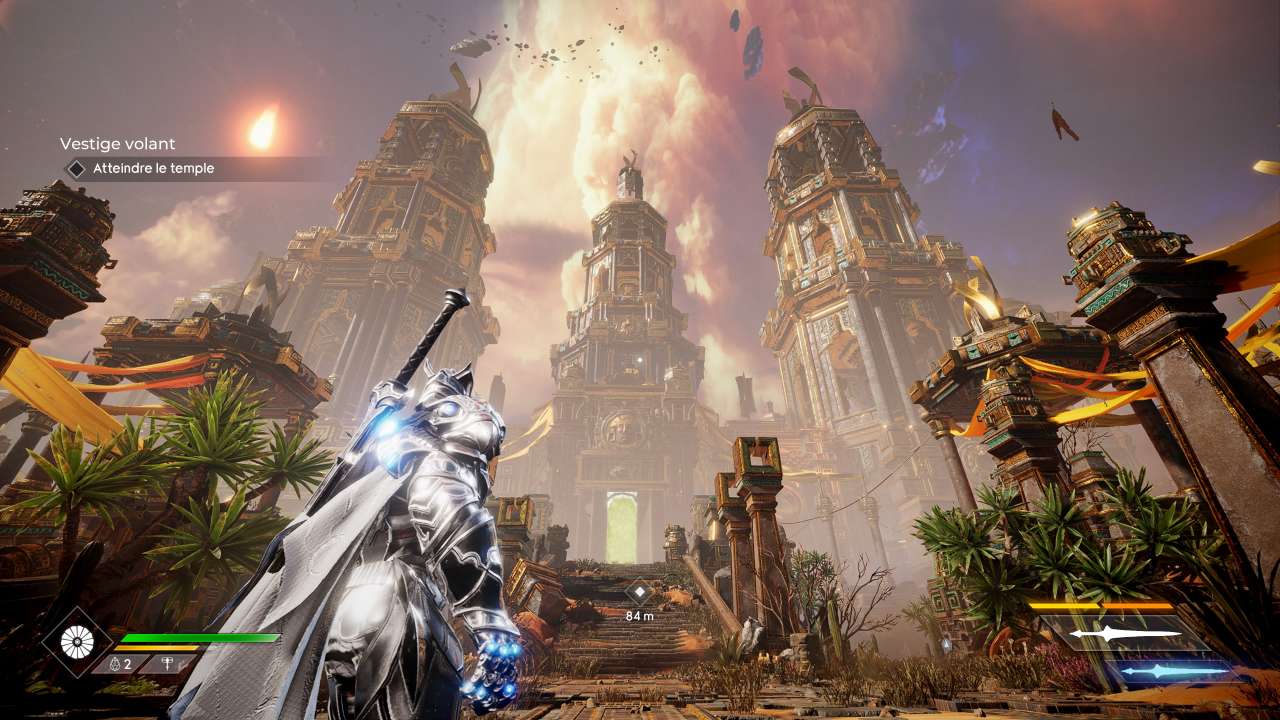Screen dimensions: 1280x720
Task: Switch to the glowing blue sword slot
Action: [x=1170, y=671]
